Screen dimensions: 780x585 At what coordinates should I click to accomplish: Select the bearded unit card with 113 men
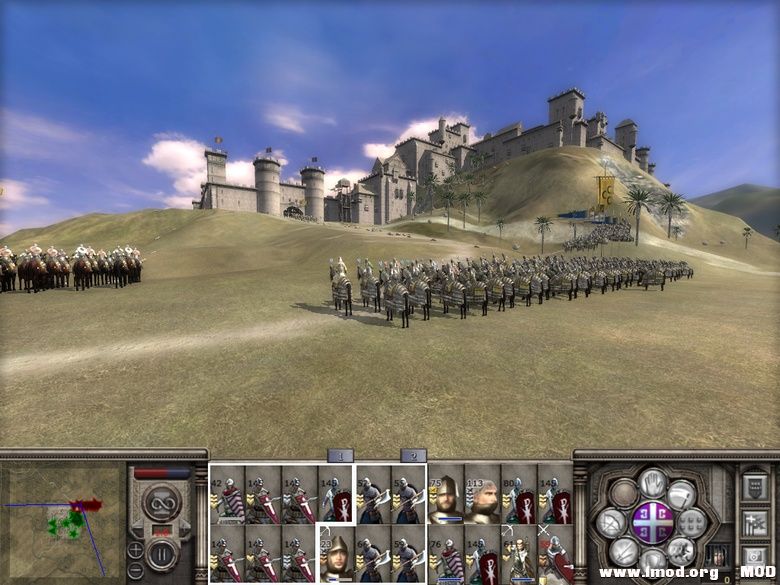click(x=481, y=494)
